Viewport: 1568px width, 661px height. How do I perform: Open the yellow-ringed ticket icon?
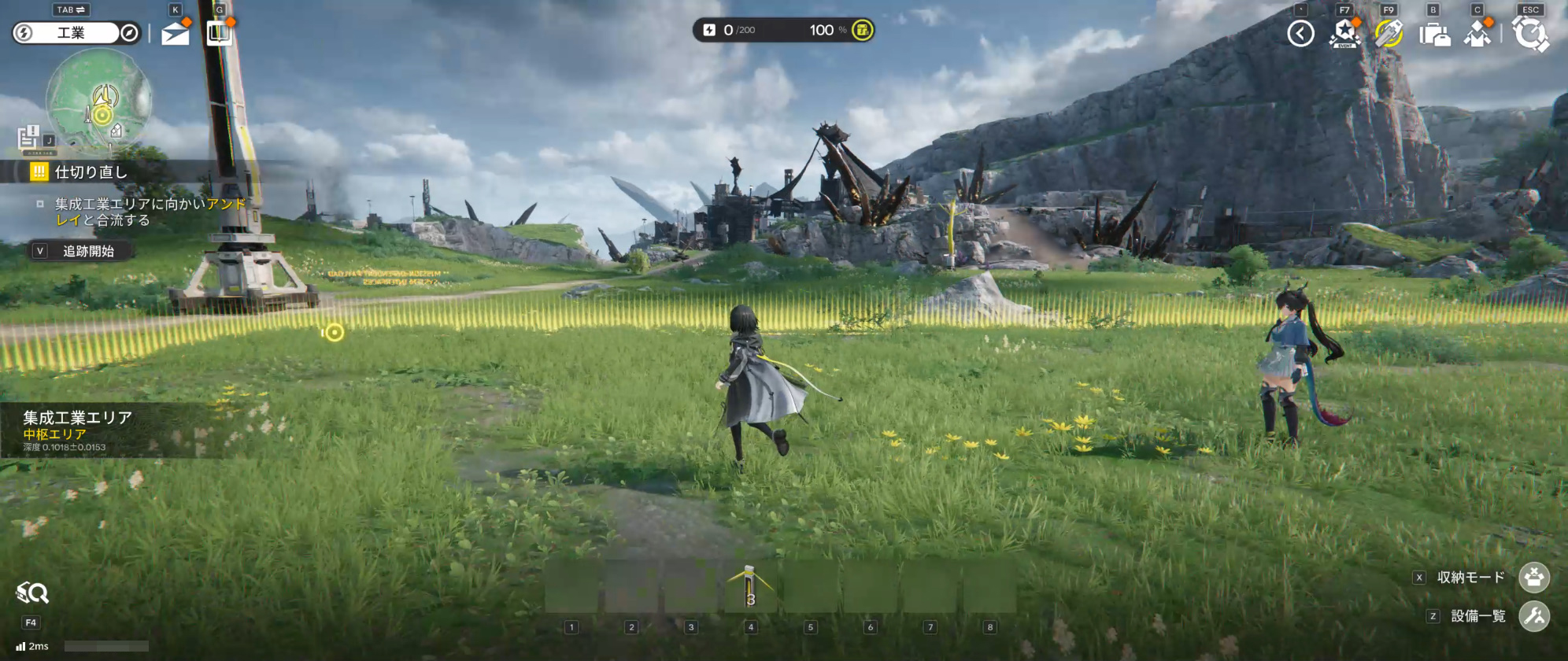1389,34
